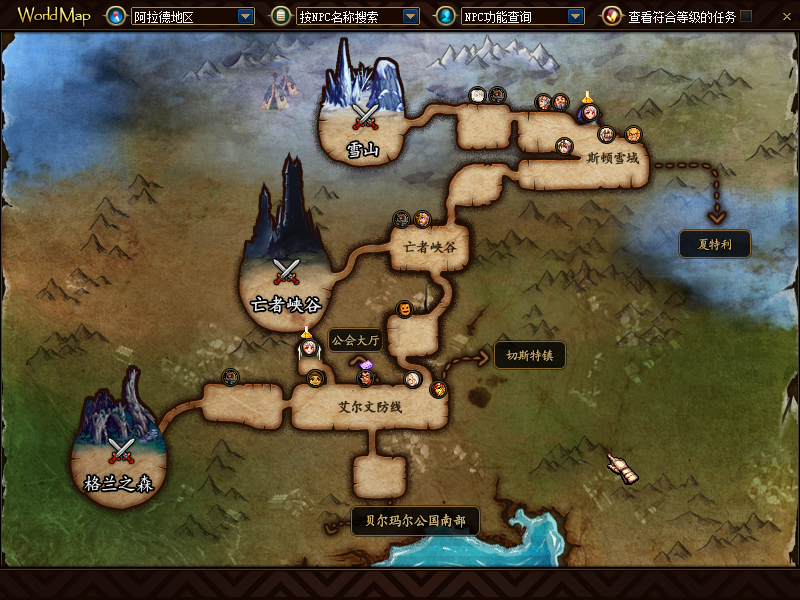Toggle the 查看符合等级的任务 checkbox
This screenshot has height=600, width=800.
click(x=746, y=17)
